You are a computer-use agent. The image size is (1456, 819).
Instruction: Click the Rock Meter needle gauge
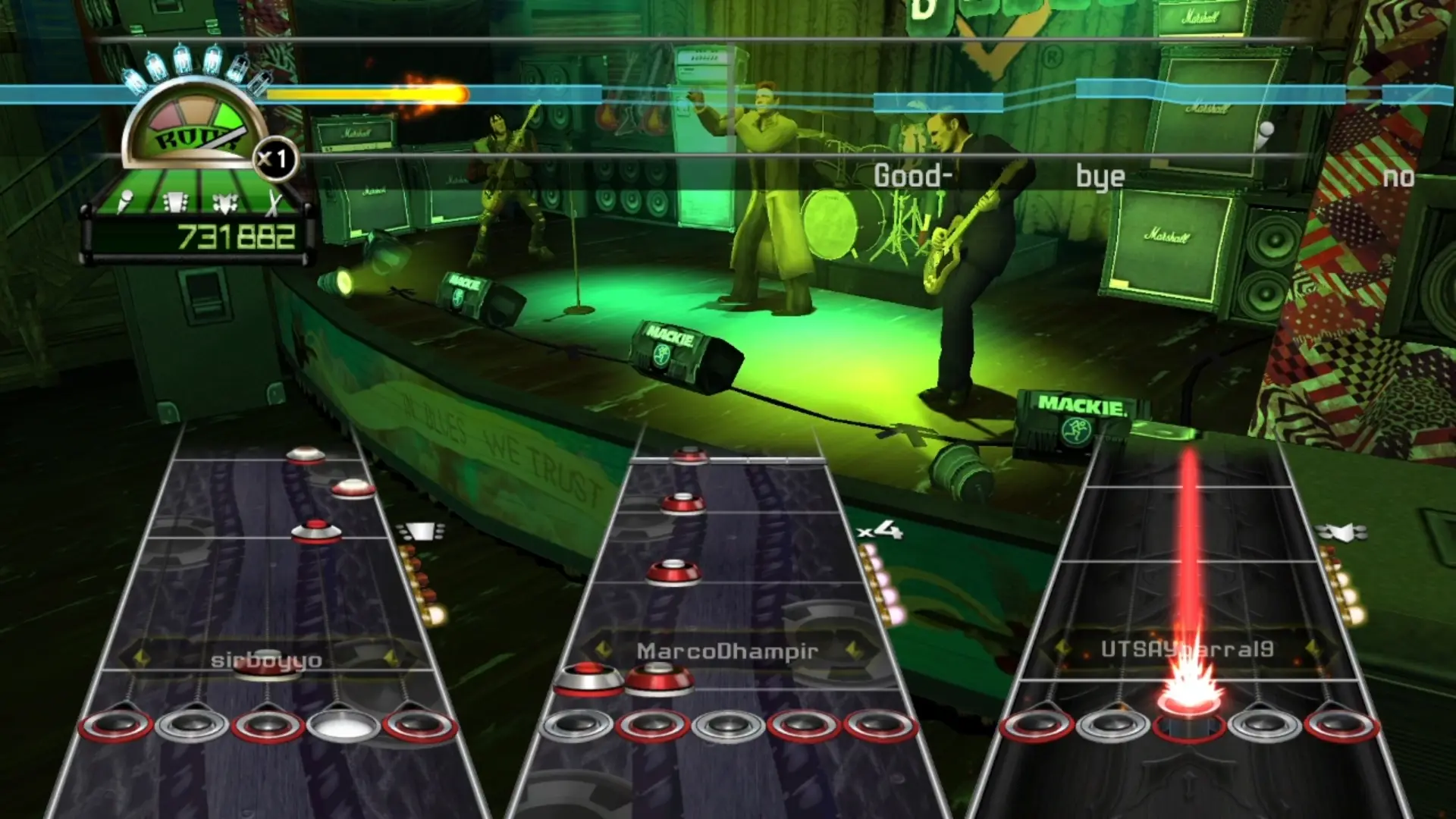(190, 126)
